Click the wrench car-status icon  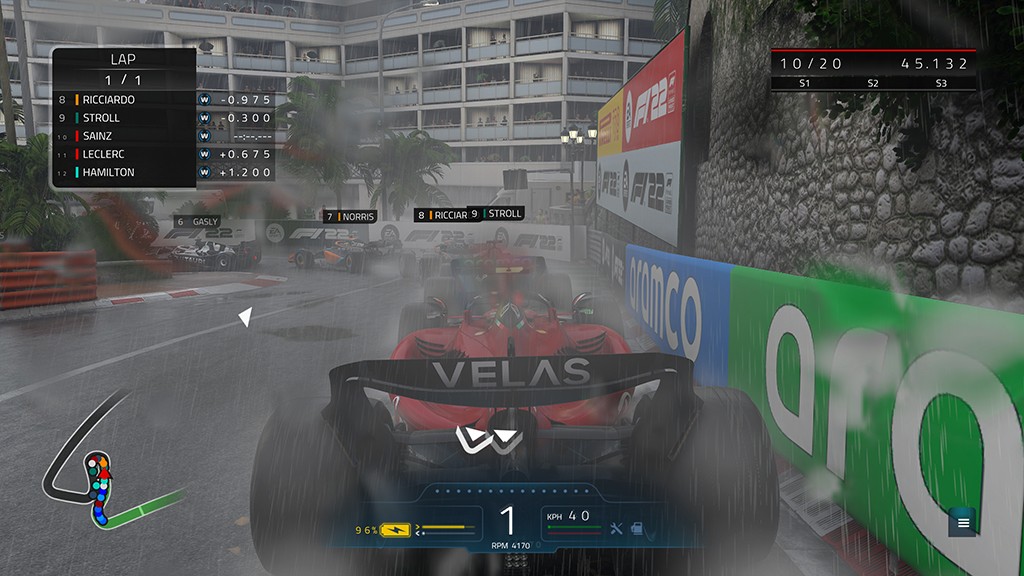click(x=616, y=528)
